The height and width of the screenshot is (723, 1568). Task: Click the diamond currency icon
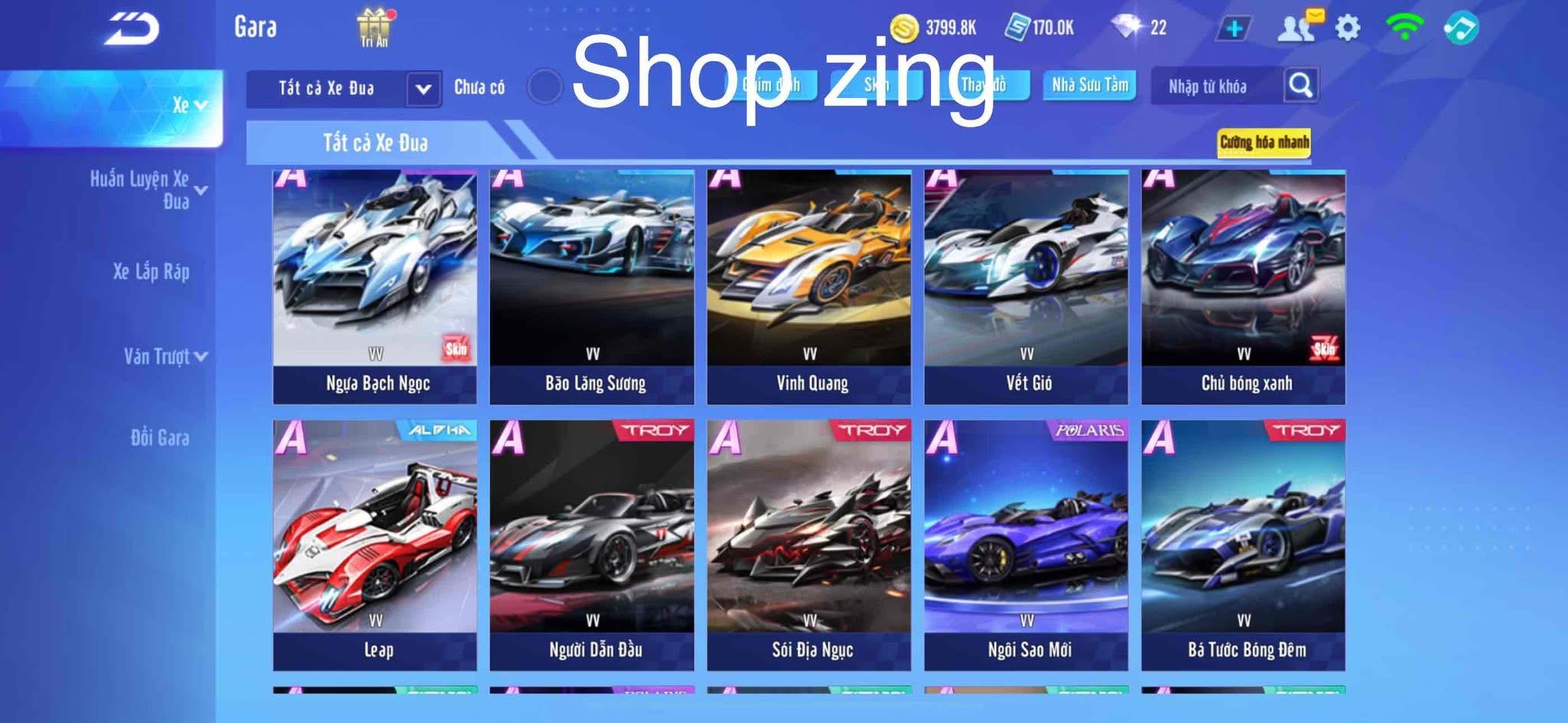point(1125,25)
